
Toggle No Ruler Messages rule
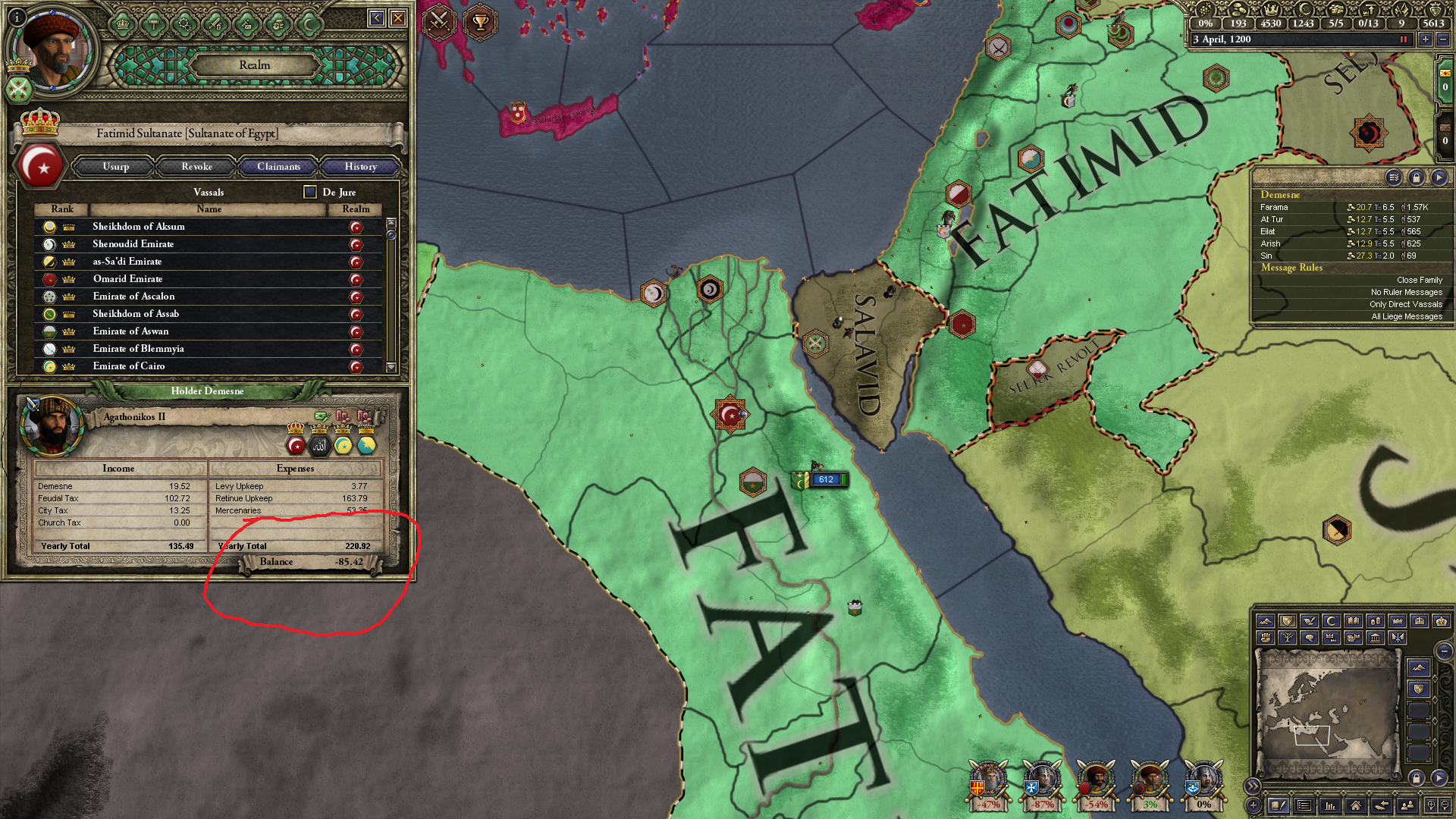(x=1405, y=291)
